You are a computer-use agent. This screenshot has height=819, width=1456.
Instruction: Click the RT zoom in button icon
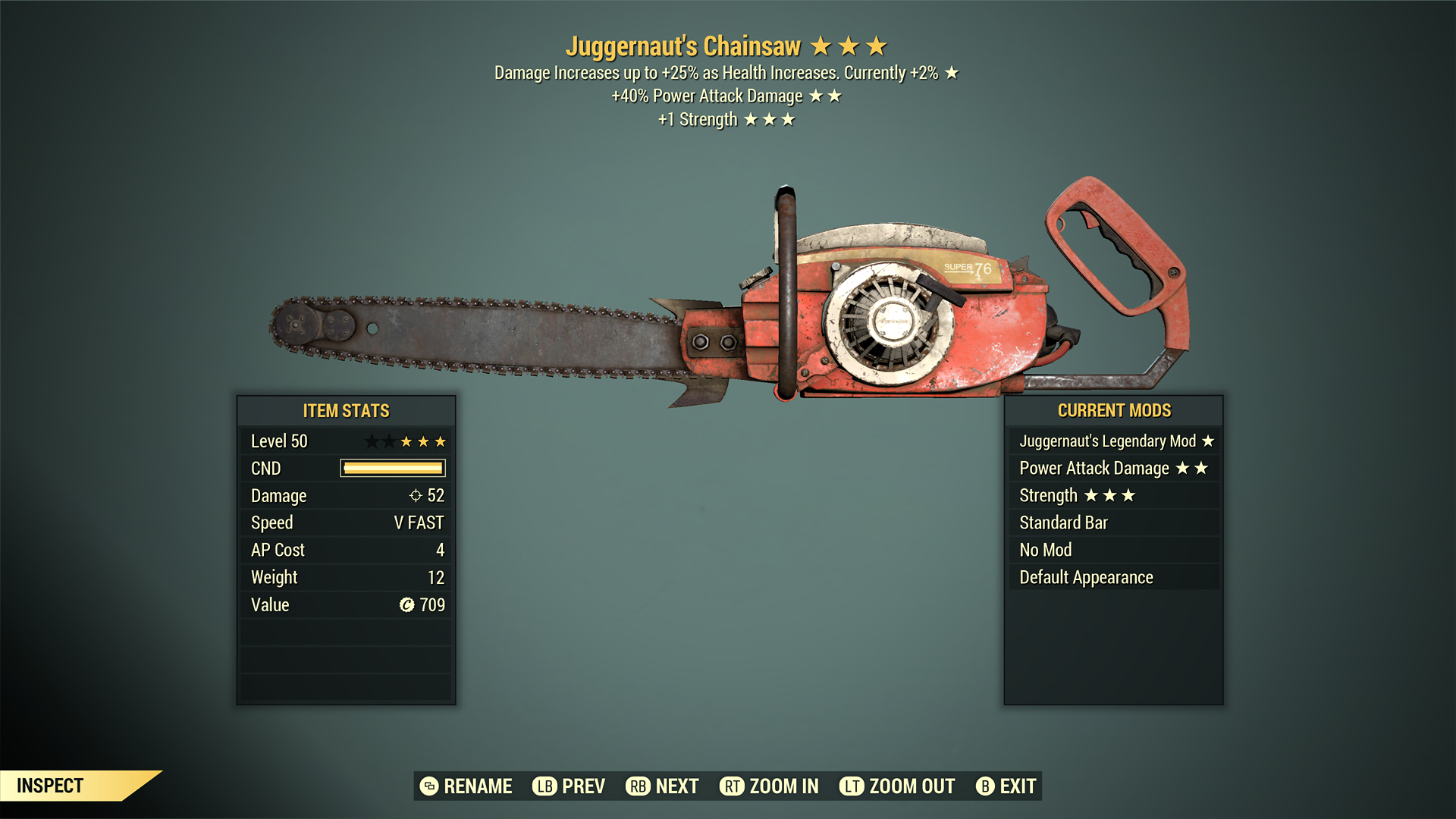click(732, 786)
